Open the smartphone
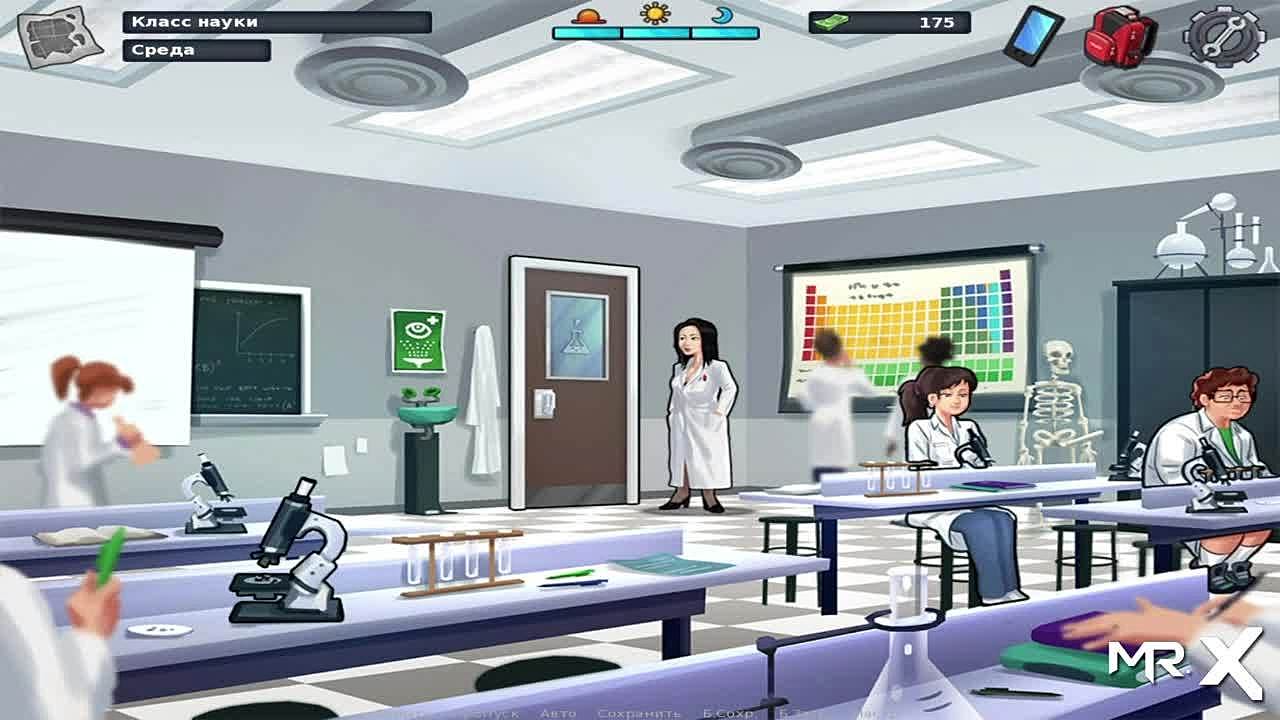Viewport: 1280px width, 720px height. pos(1034,35)
